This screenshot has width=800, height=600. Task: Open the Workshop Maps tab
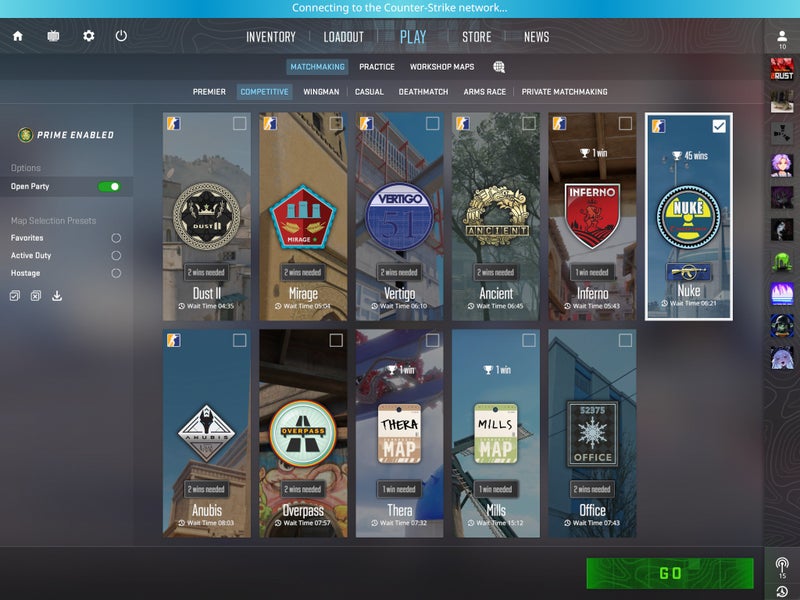[x=442, y=67]
